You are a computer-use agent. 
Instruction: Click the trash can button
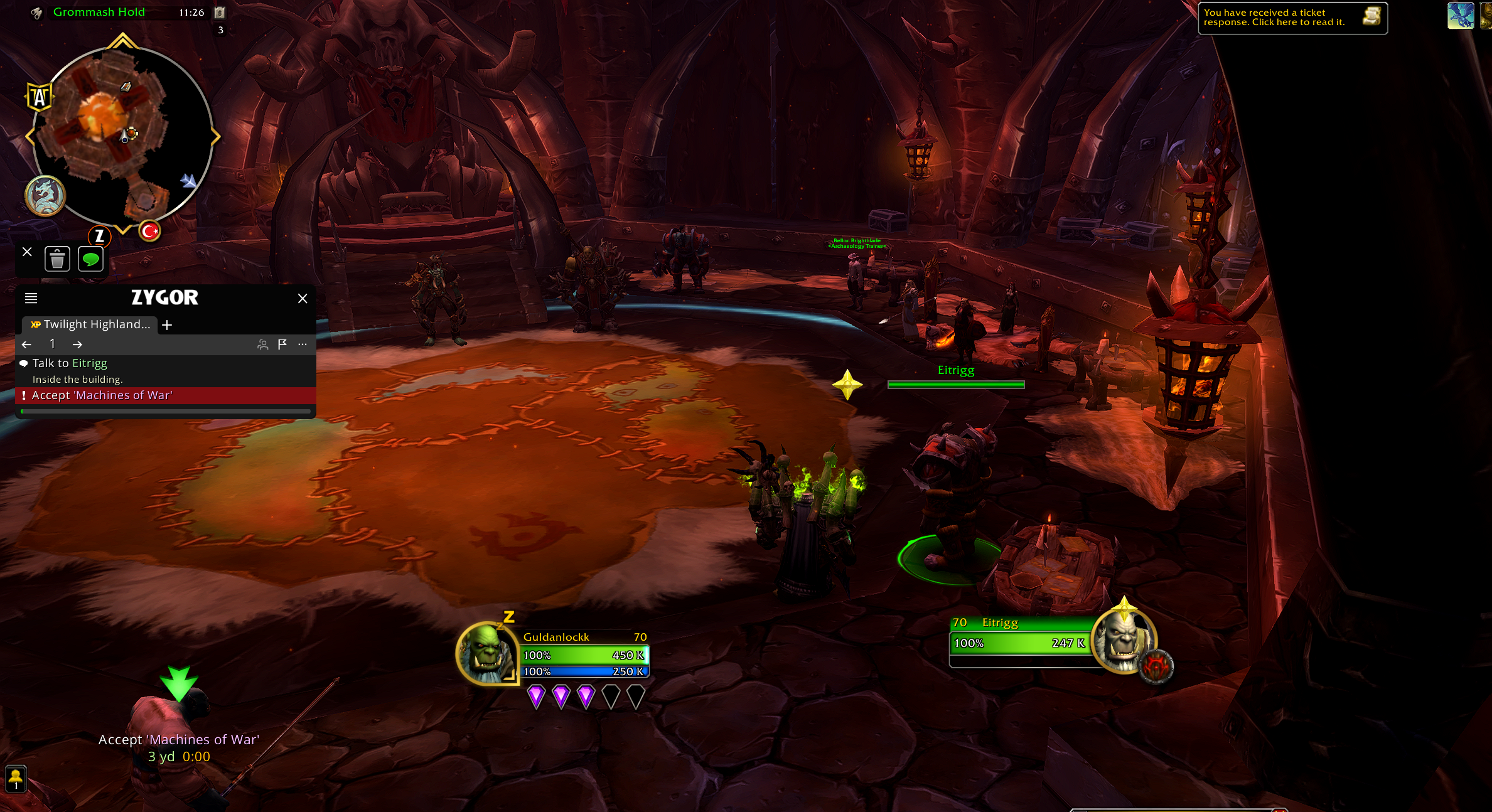point(57,259)
